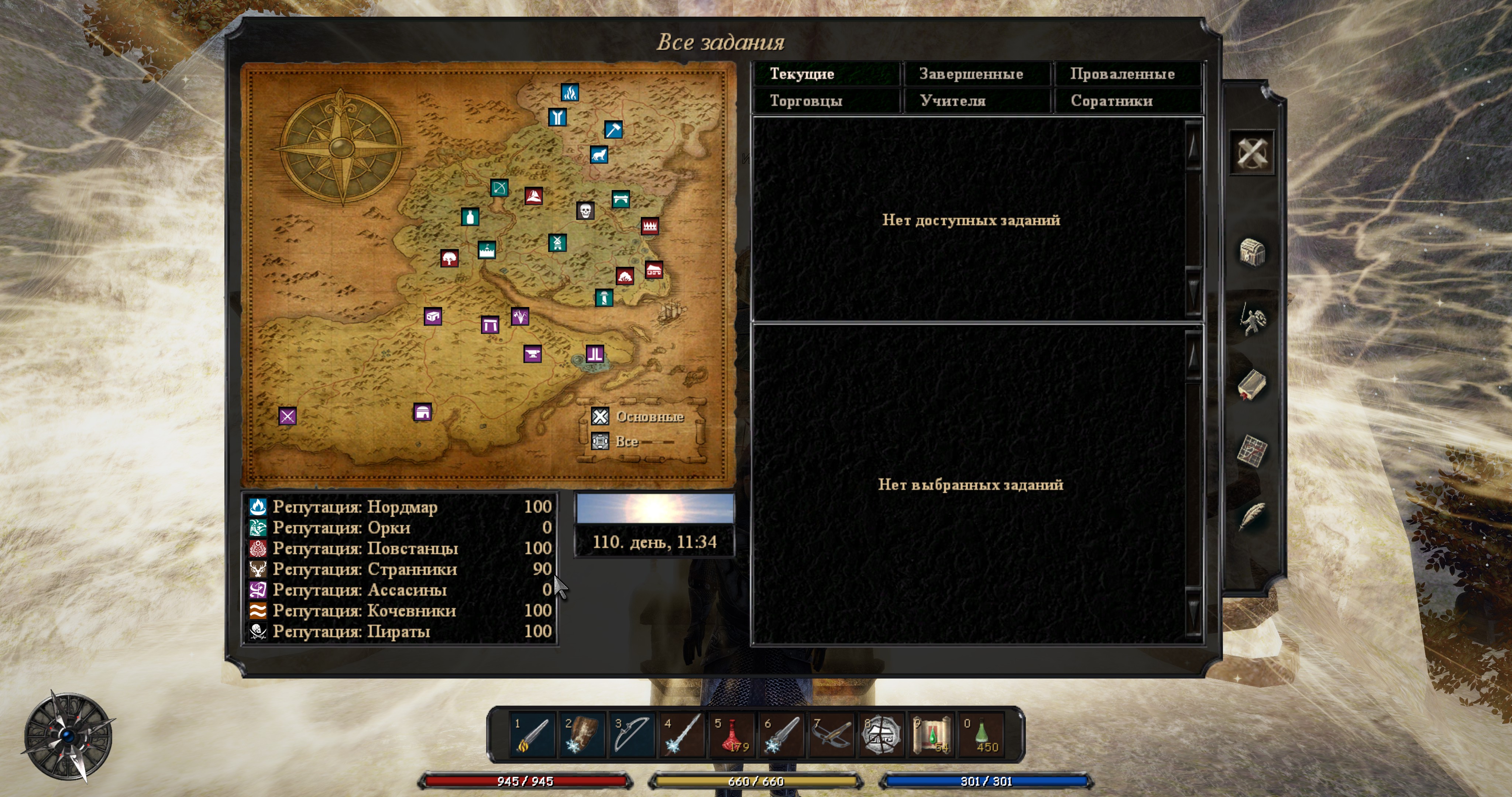The height and width of the screenshot is (797, 1512).
Task: Select the red health potion hotbar slot
Action: tap(732, 734)
